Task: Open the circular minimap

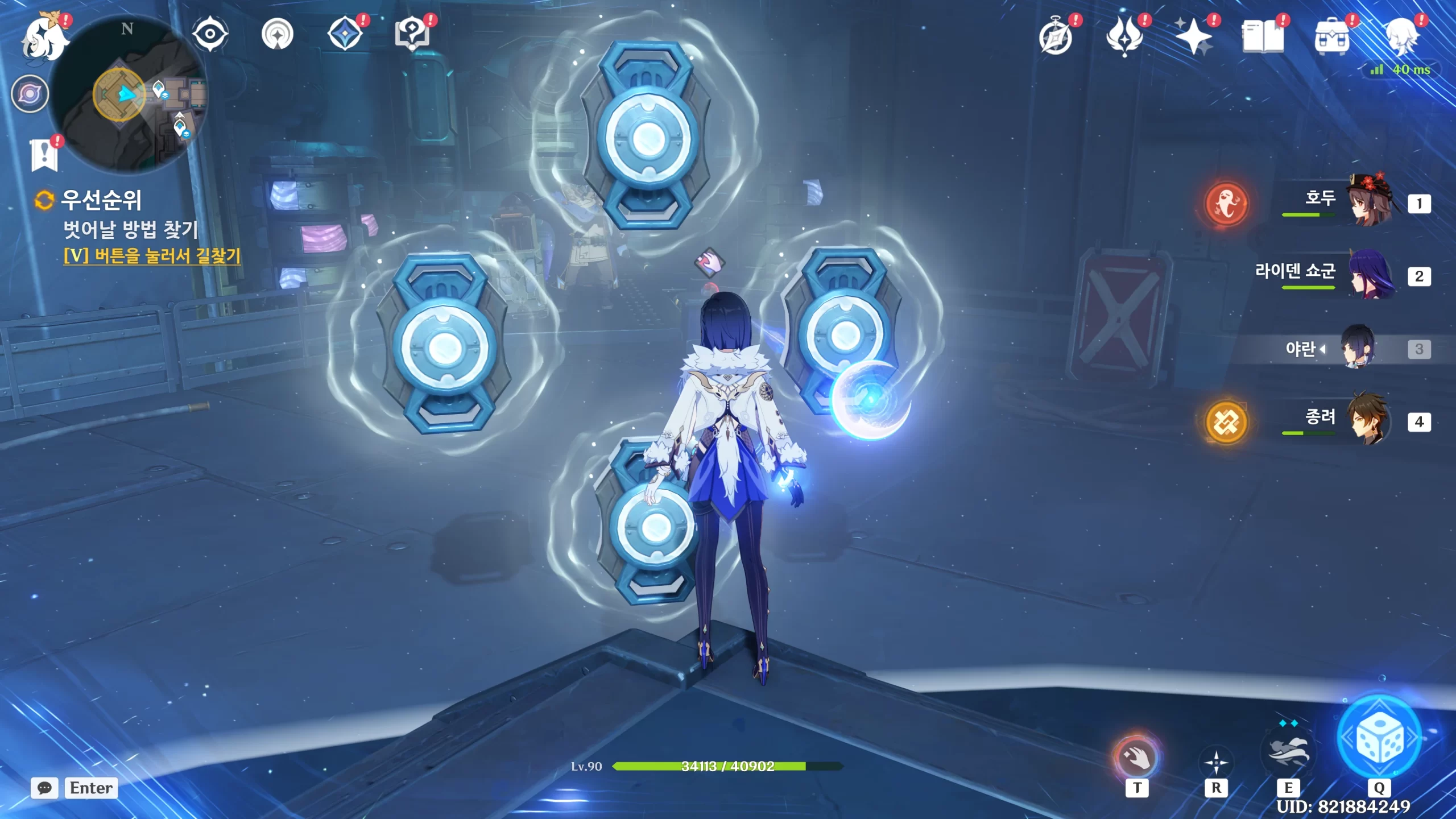Action: point(129,93)
